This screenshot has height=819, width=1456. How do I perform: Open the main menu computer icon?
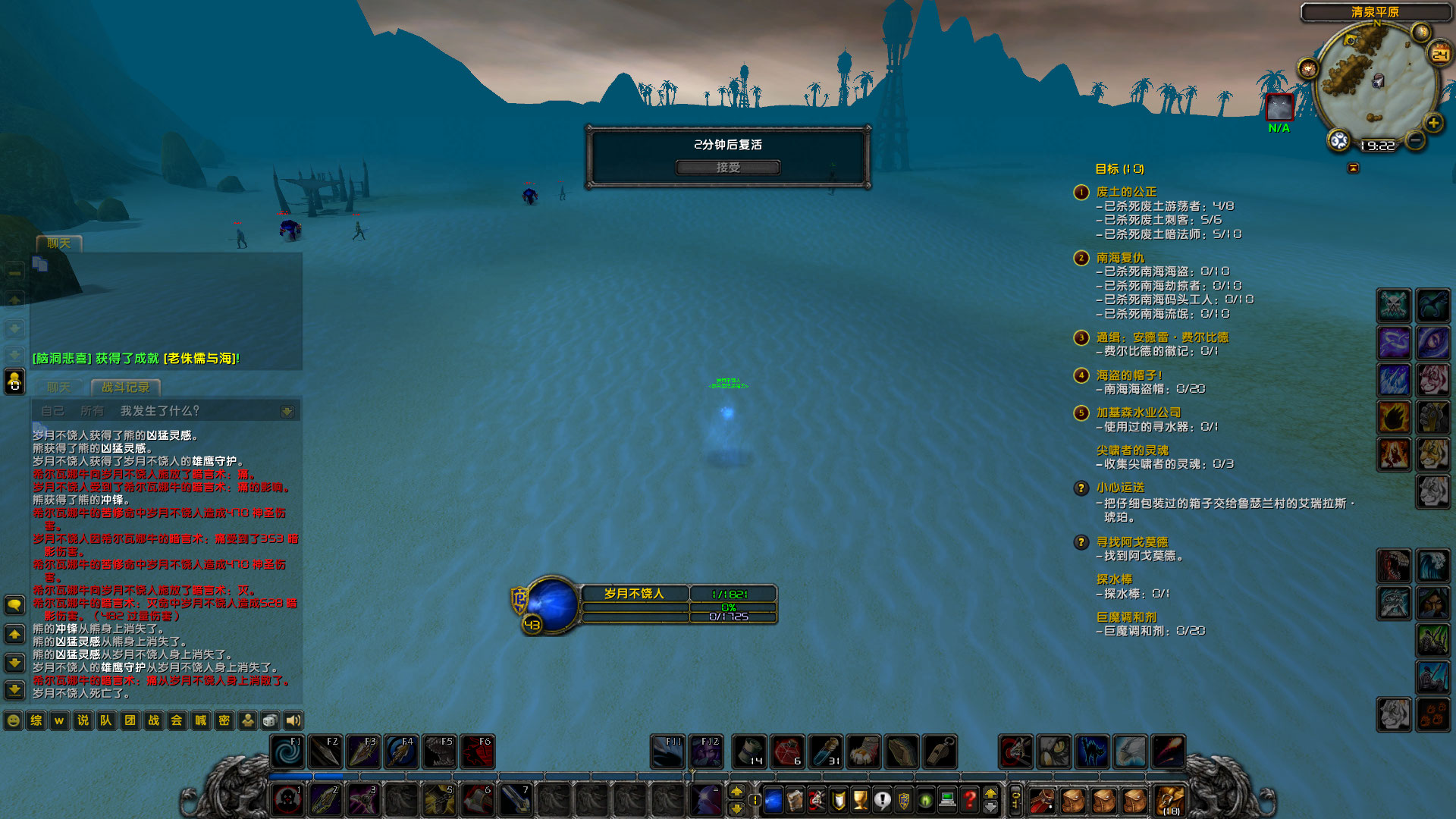coord(946,799)
